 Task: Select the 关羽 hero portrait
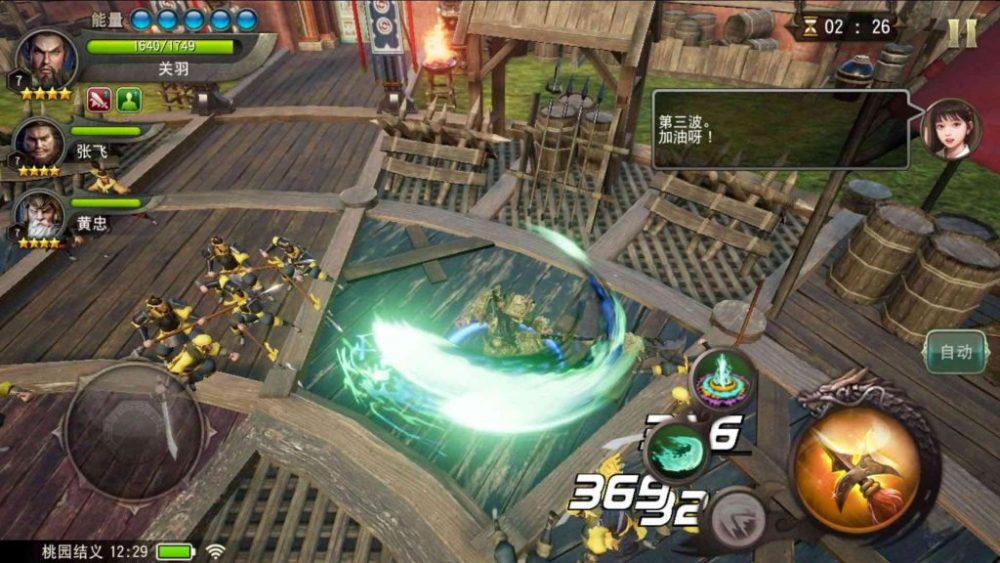click(x=45, y=61)
